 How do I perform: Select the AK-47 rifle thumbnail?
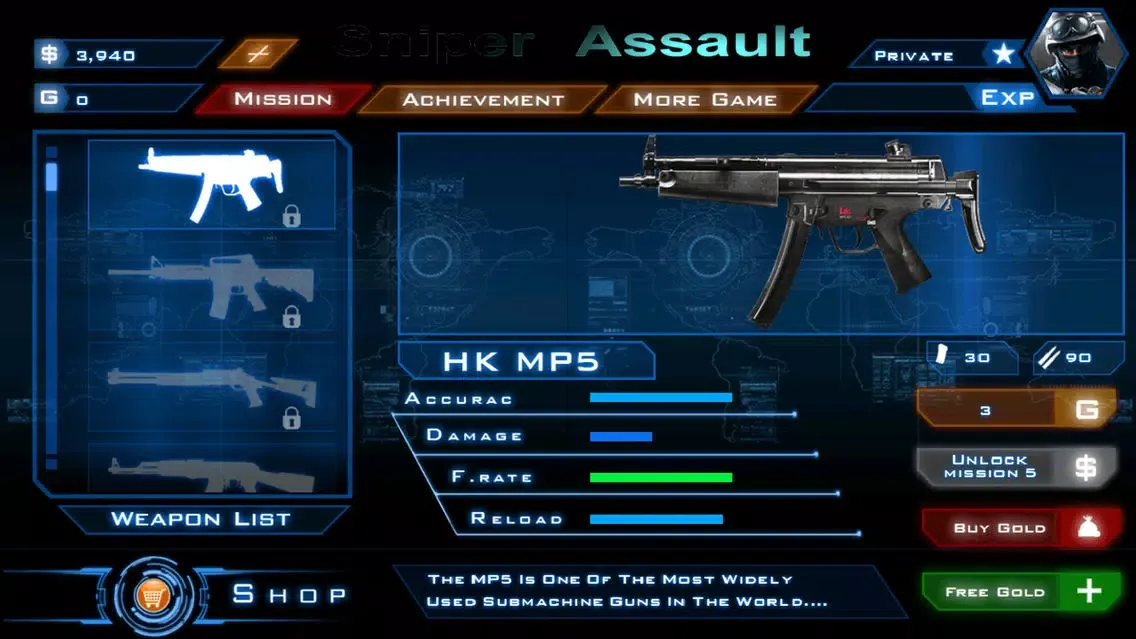click(x=212, y=470)
